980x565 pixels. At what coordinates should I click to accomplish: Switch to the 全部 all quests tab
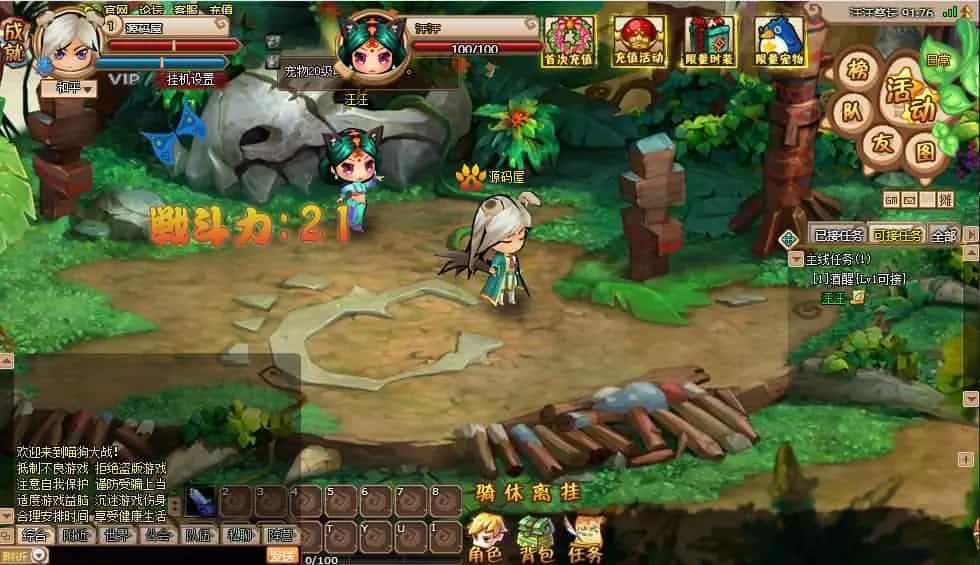[943, 235]
